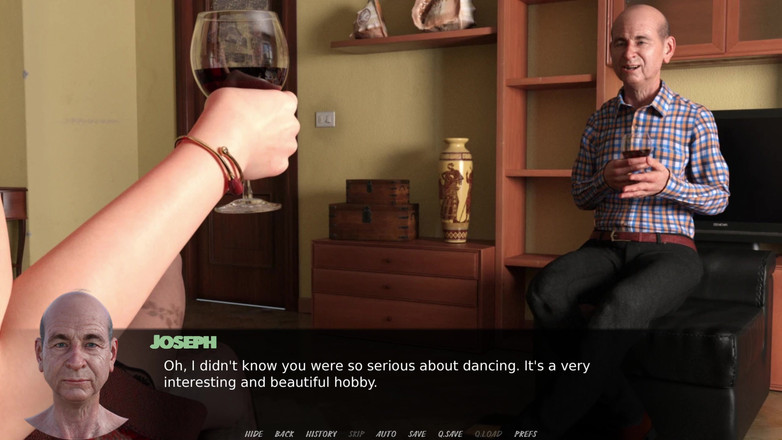
Task: Hide the dialogue box with Hide
Action: 253,434
